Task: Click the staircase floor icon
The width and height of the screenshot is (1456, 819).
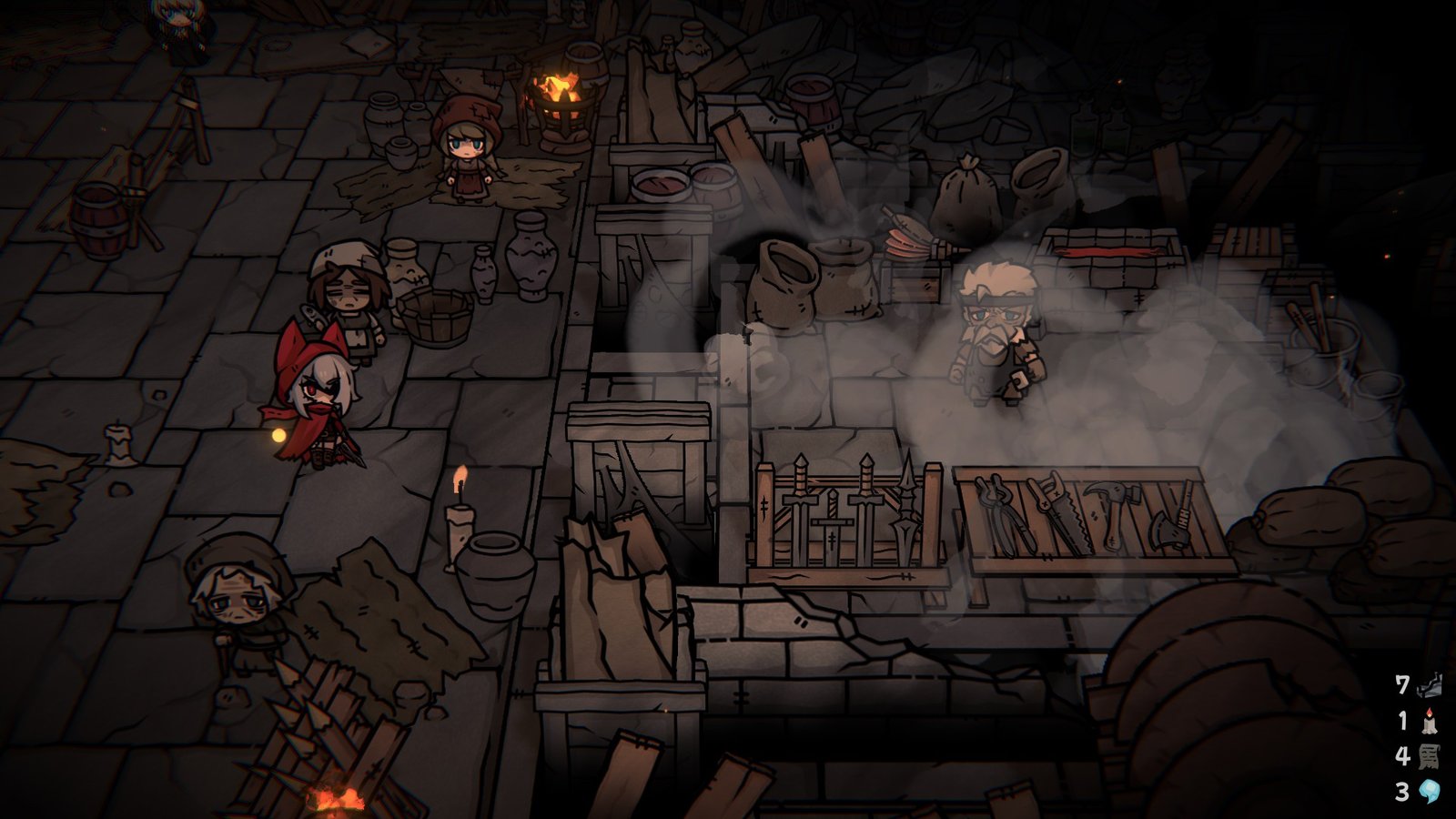Action: tap(1430, 684)
